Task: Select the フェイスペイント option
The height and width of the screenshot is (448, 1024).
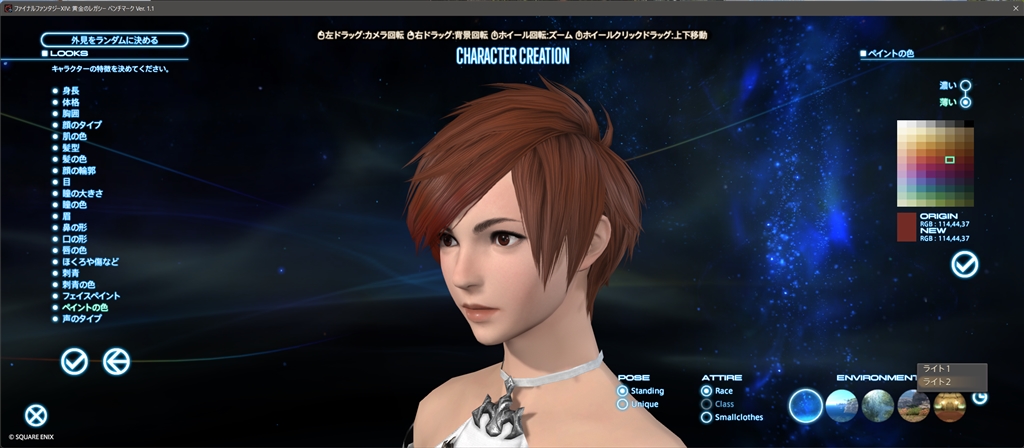Action: tap(91, 296)
